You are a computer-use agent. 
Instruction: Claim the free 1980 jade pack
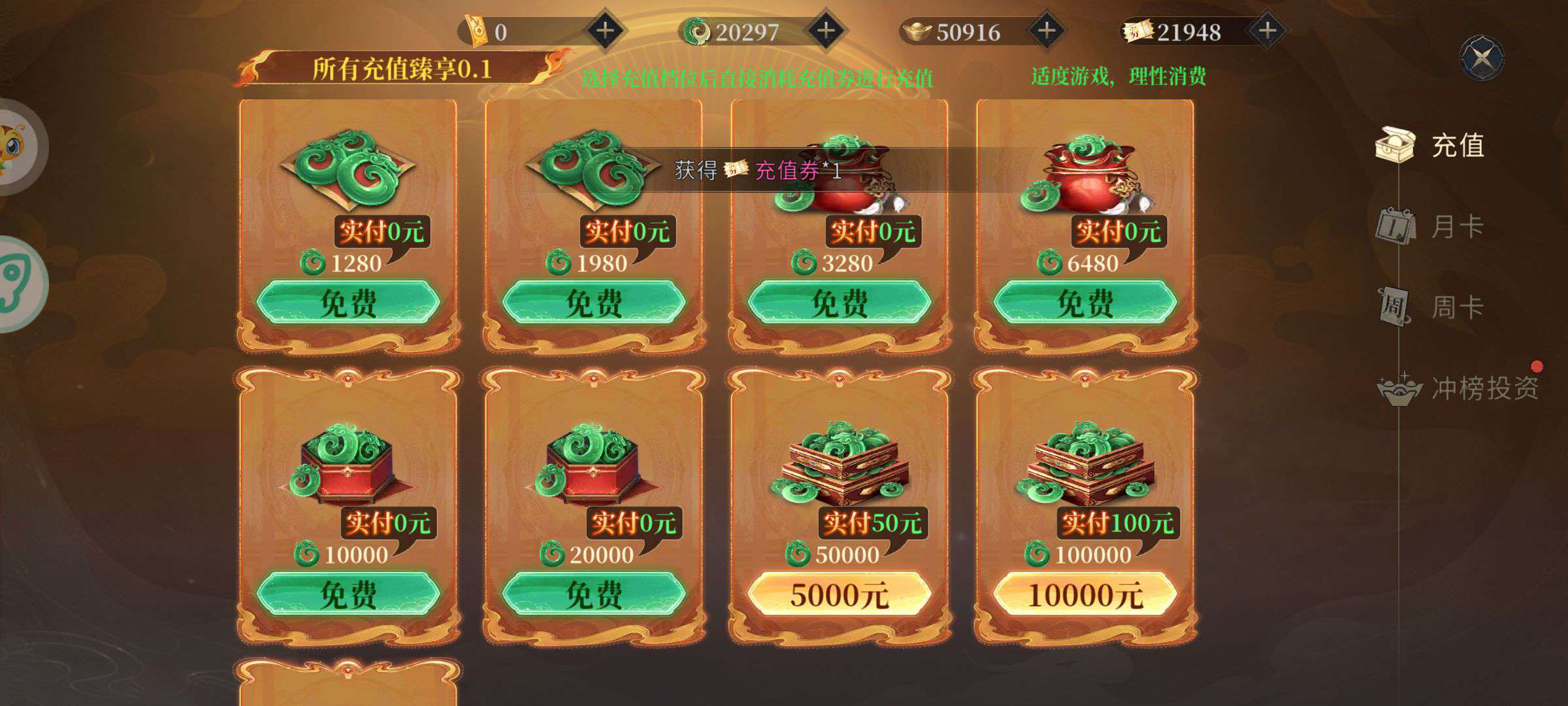(593, 303)
